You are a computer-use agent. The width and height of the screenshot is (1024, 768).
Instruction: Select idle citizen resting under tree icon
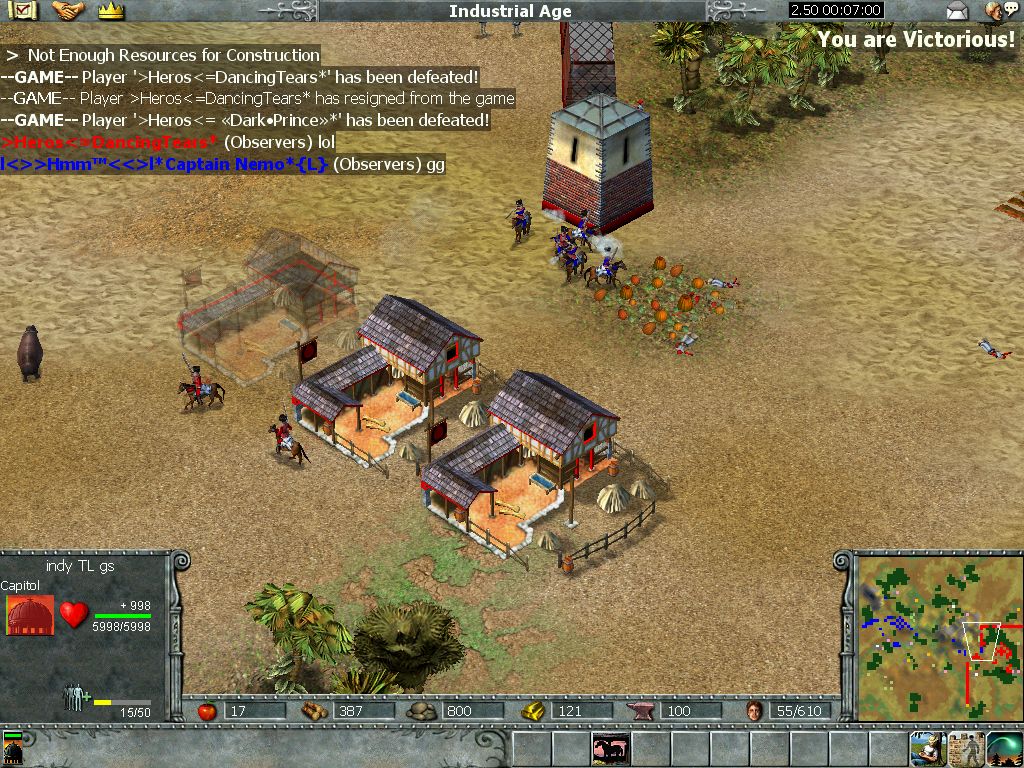point(927,748)
